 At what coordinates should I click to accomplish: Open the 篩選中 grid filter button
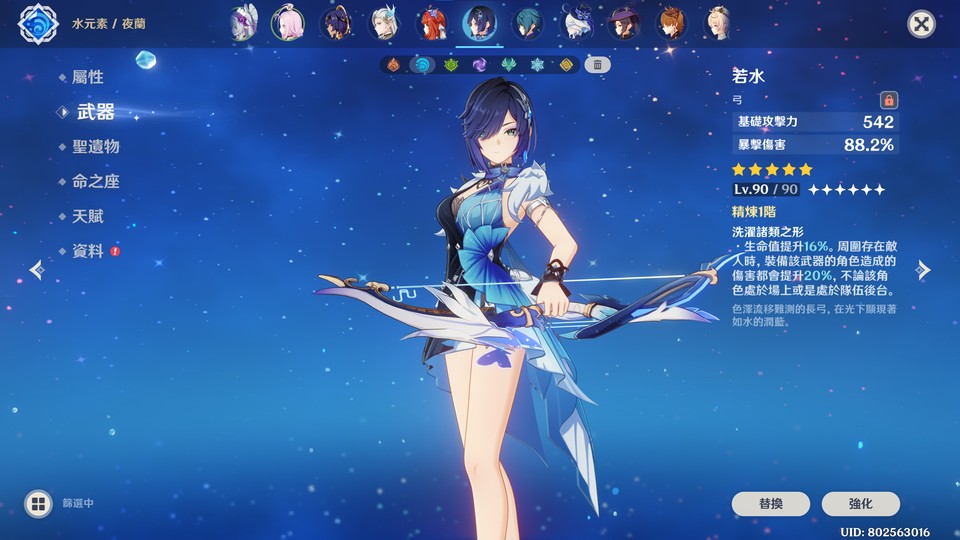point(39,503)
